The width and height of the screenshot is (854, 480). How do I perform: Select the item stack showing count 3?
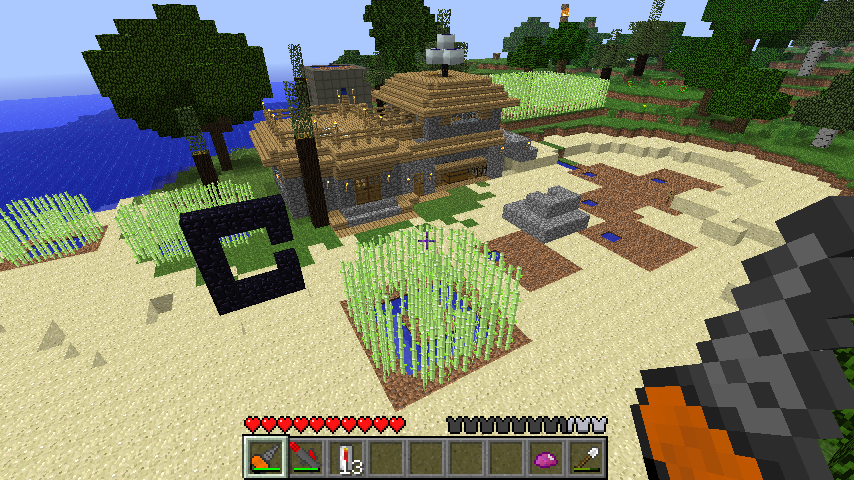(345, 457)
